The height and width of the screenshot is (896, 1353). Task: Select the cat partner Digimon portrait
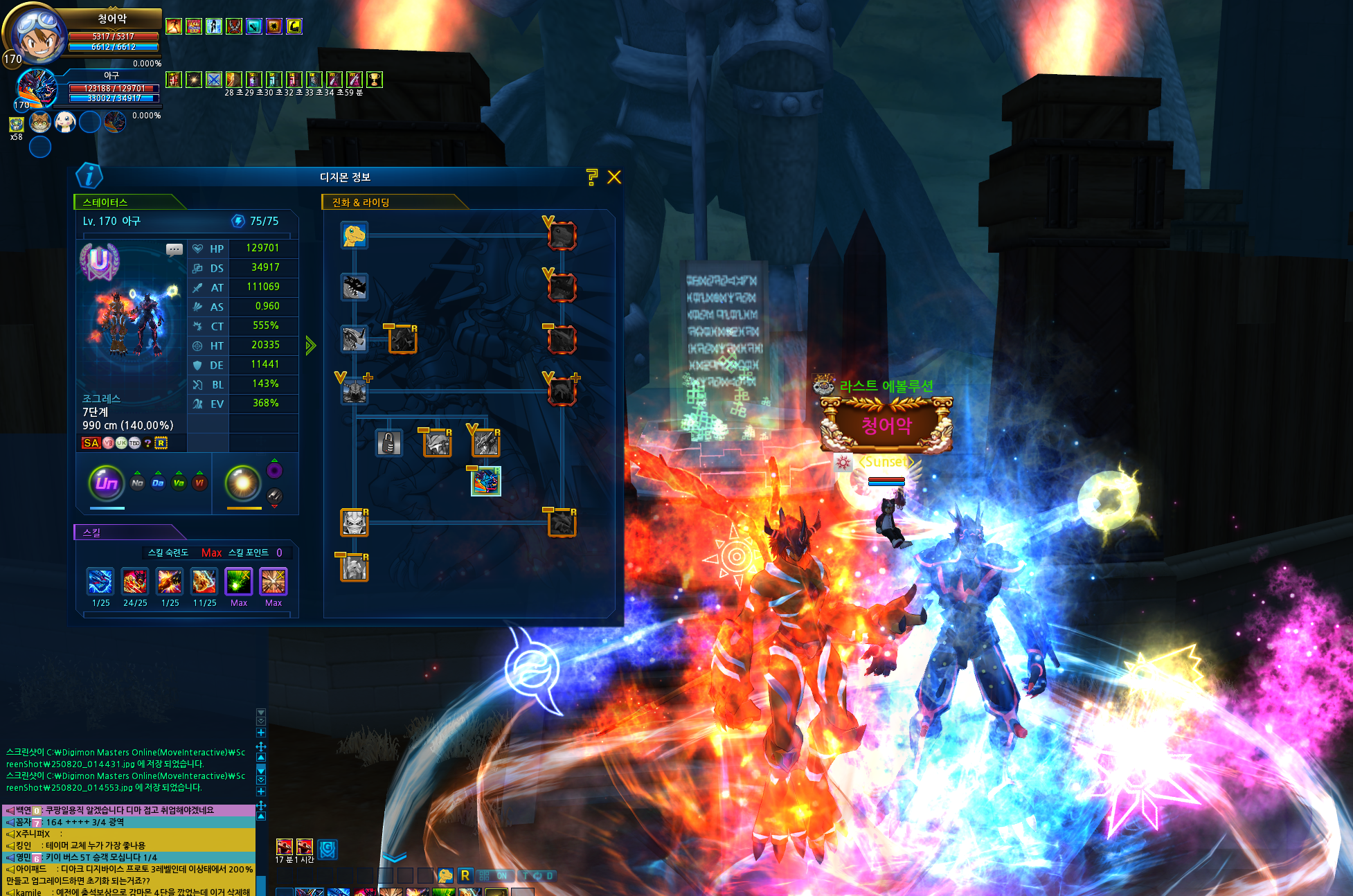pyautogui.click(x=40, y=123)
